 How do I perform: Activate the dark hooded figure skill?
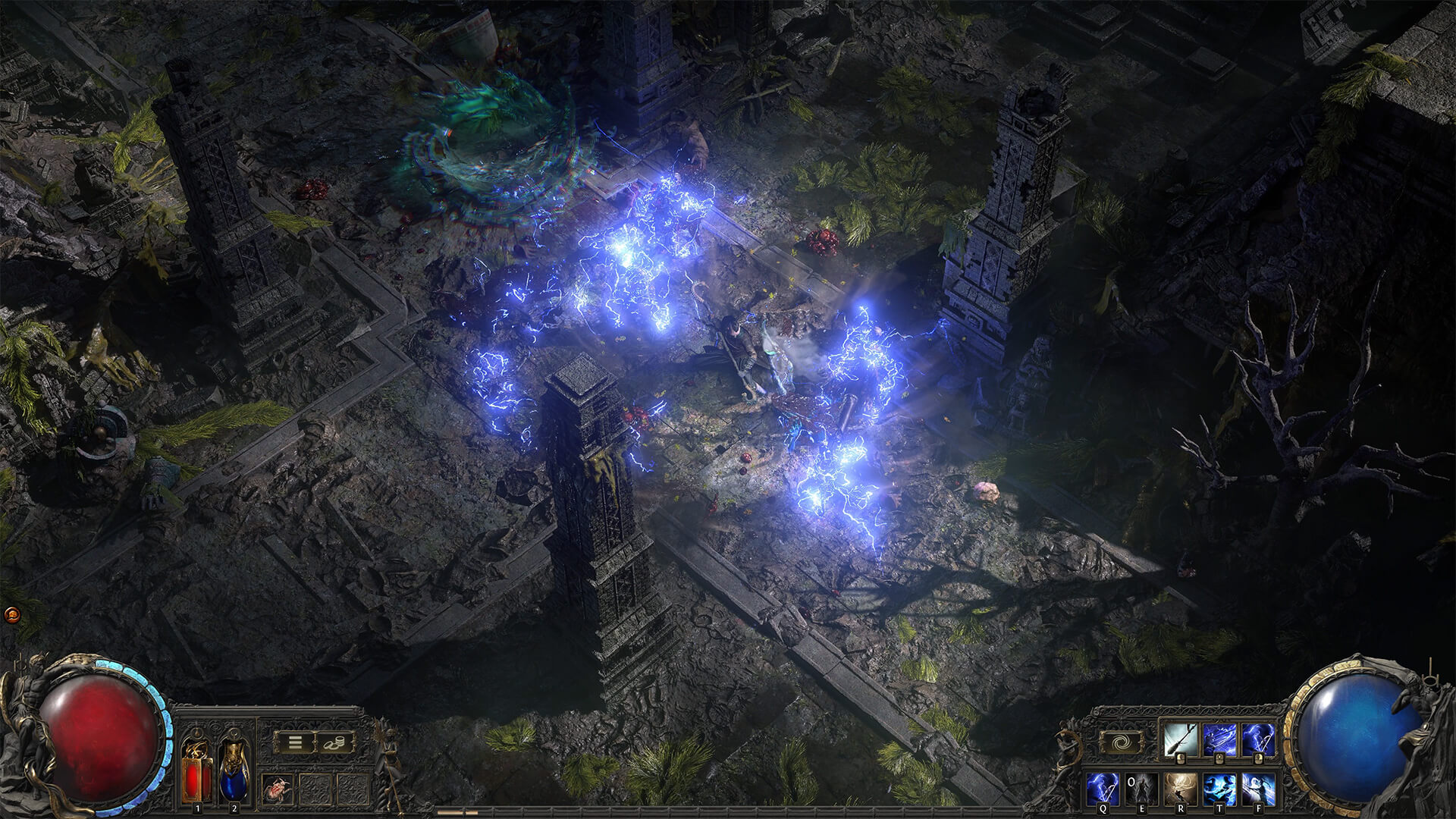1142,789
